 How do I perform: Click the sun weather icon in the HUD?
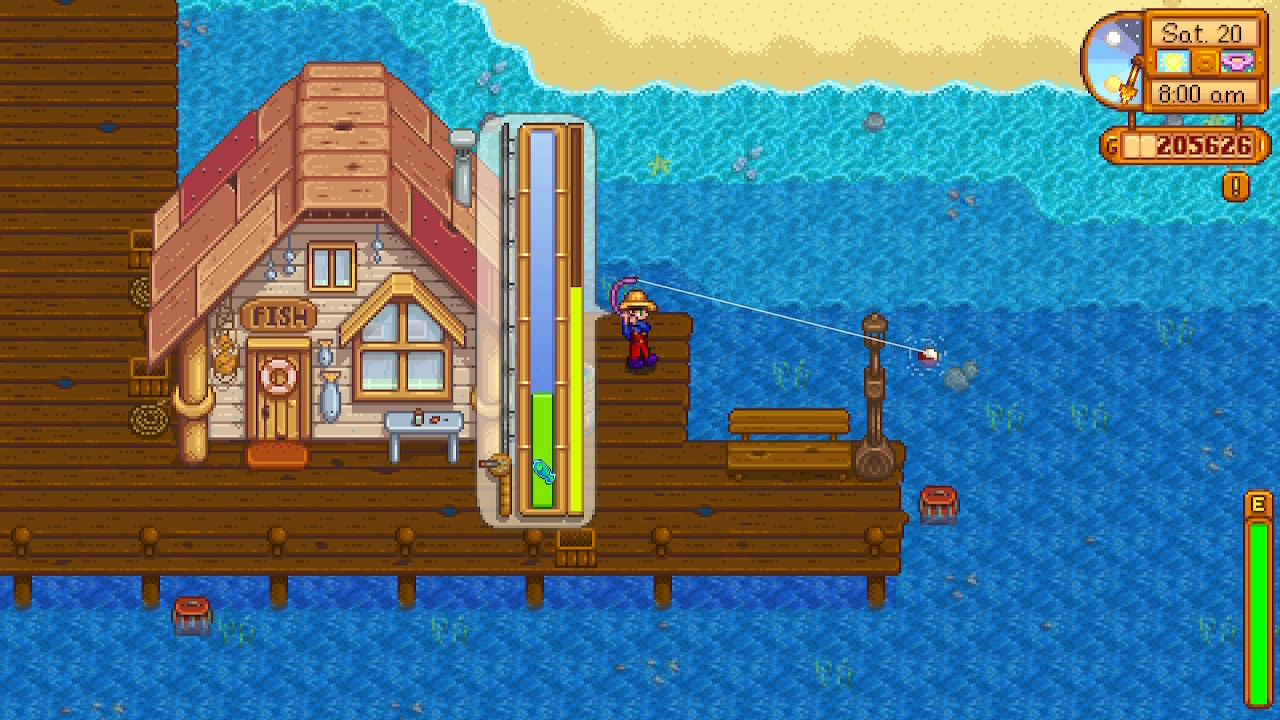(1172, 61)
